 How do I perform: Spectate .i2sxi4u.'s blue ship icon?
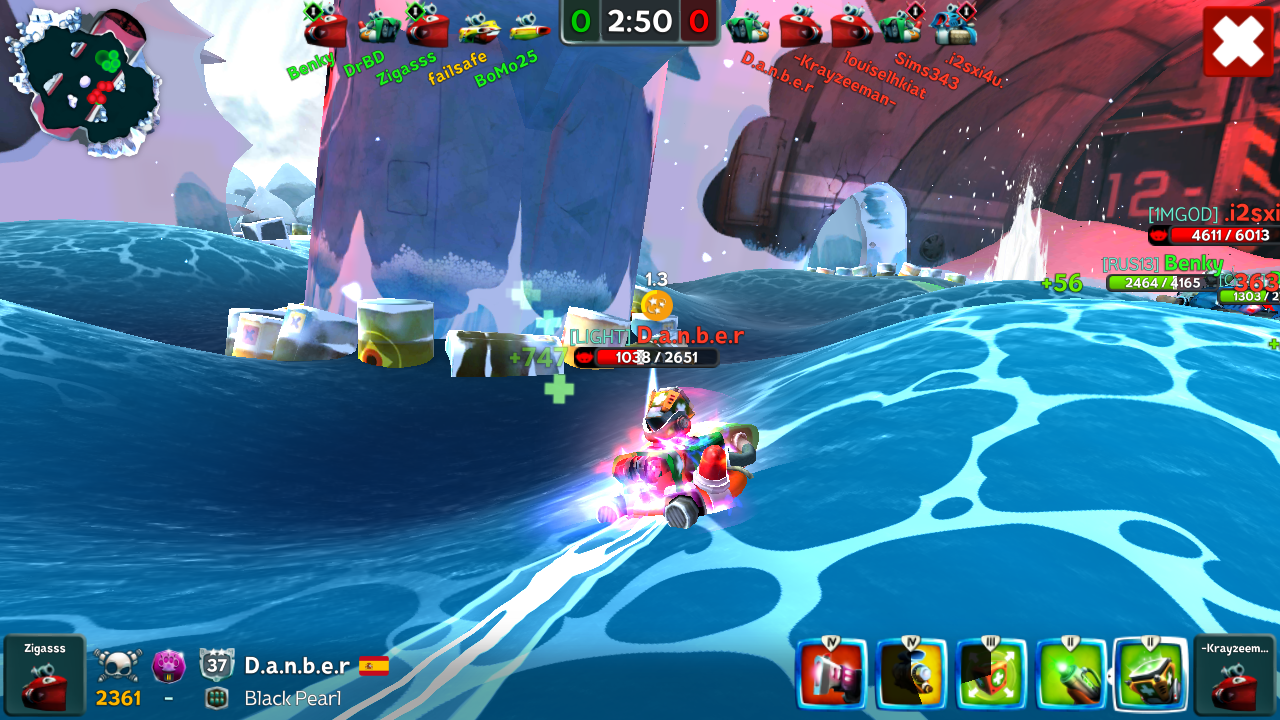(953, 27)
